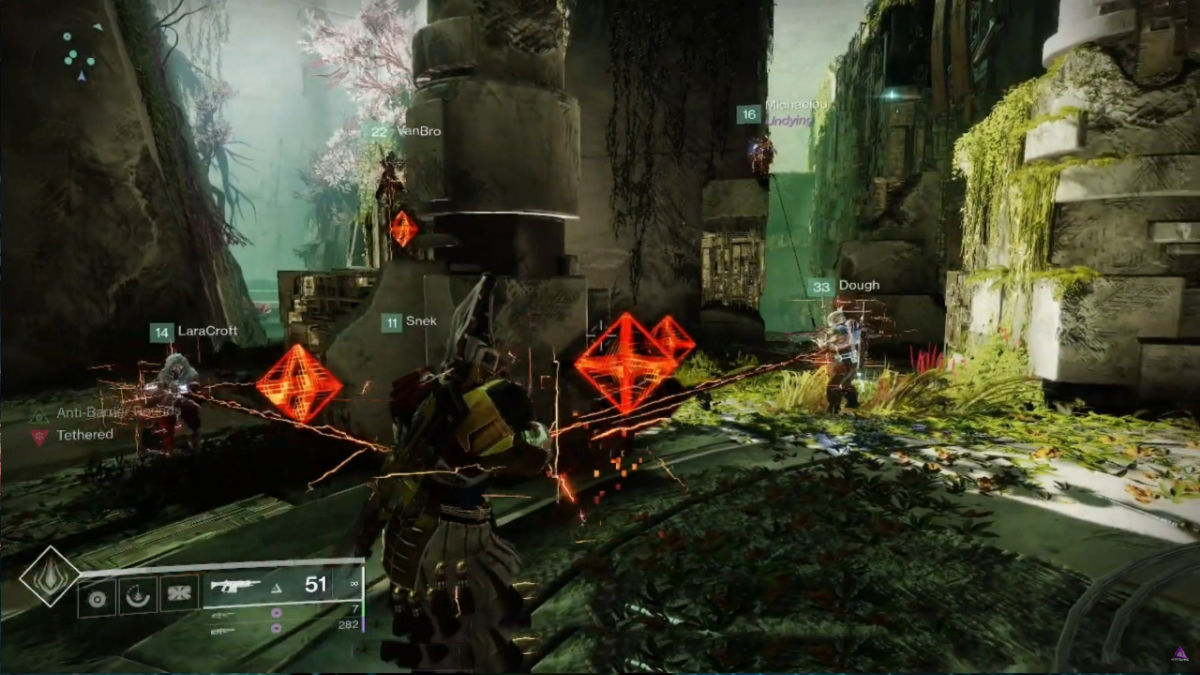This screenshot has width=1200, height=675.
Task: Inspect the Anti-Barrier Rounds buff icon
Action: [x=40, y=413]
